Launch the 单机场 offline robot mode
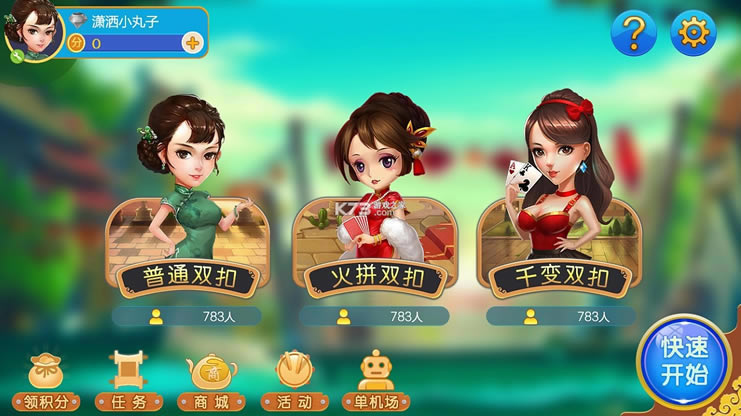This screenshot has height=416, width=741. (x=377, y=381)
